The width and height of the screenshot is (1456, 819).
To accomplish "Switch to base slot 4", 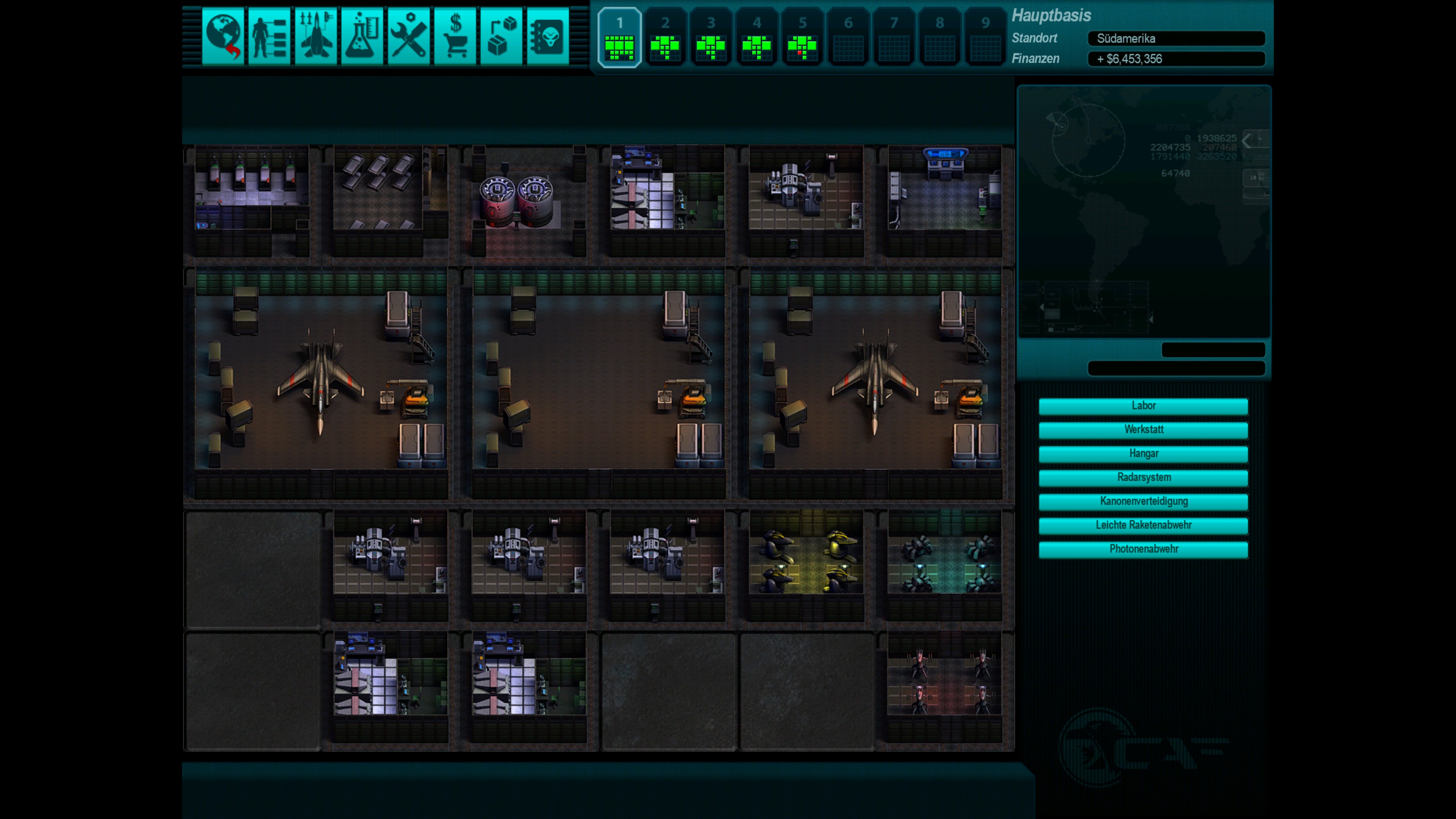I will (757, 38).
